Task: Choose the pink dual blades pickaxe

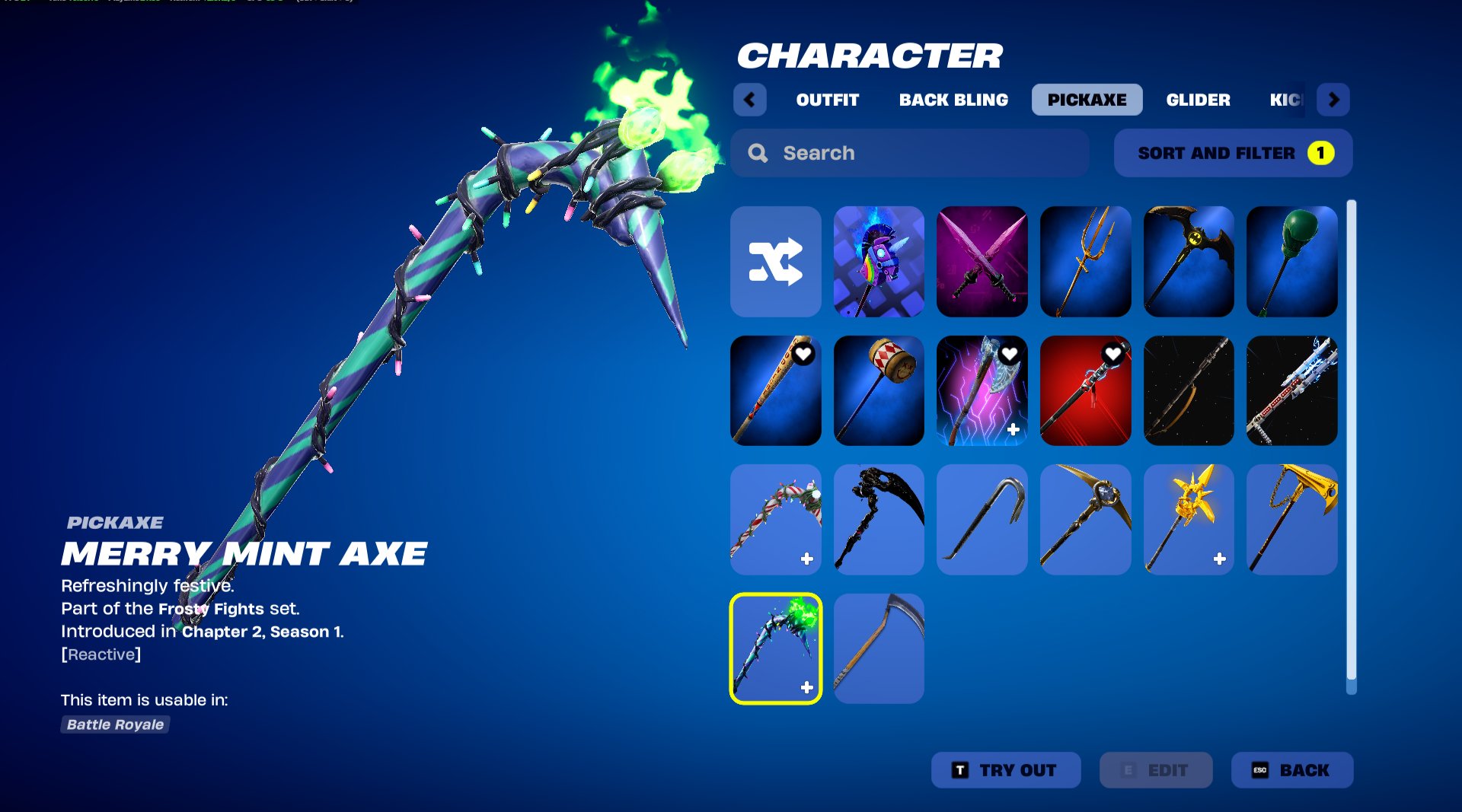Action: click(982, 261)
